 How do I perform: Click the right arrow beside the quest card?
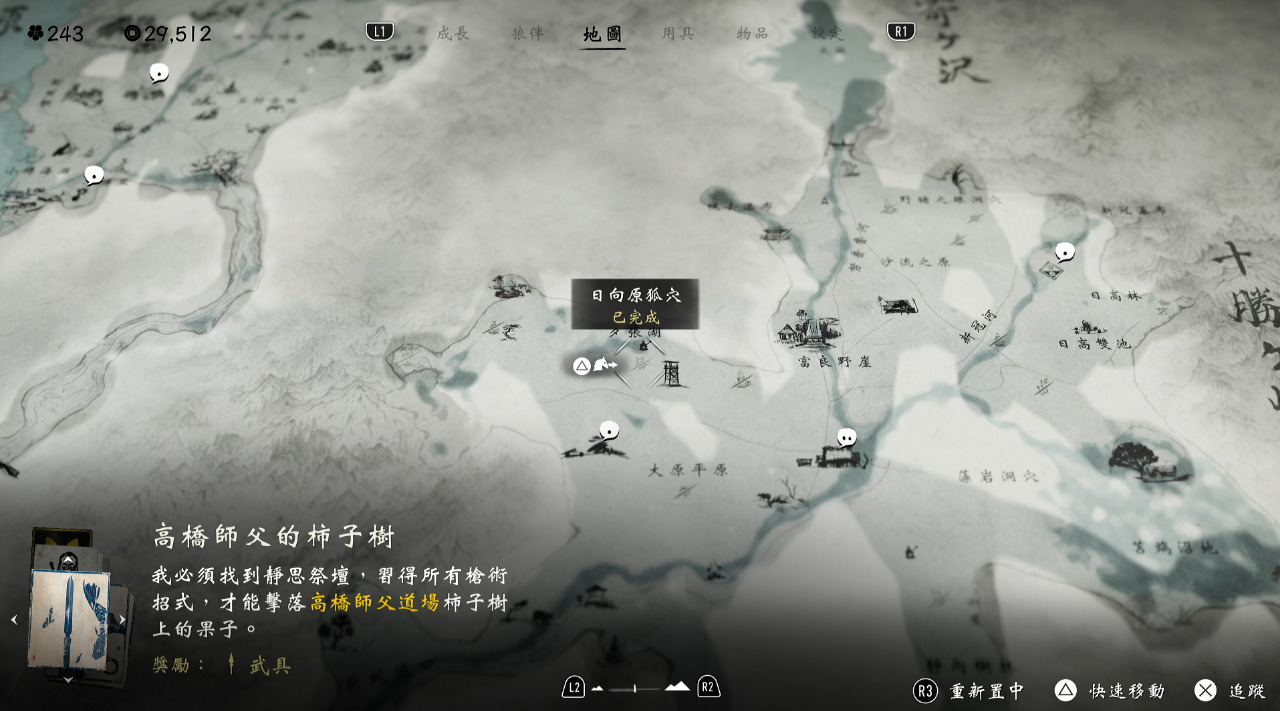click(123, 620)
